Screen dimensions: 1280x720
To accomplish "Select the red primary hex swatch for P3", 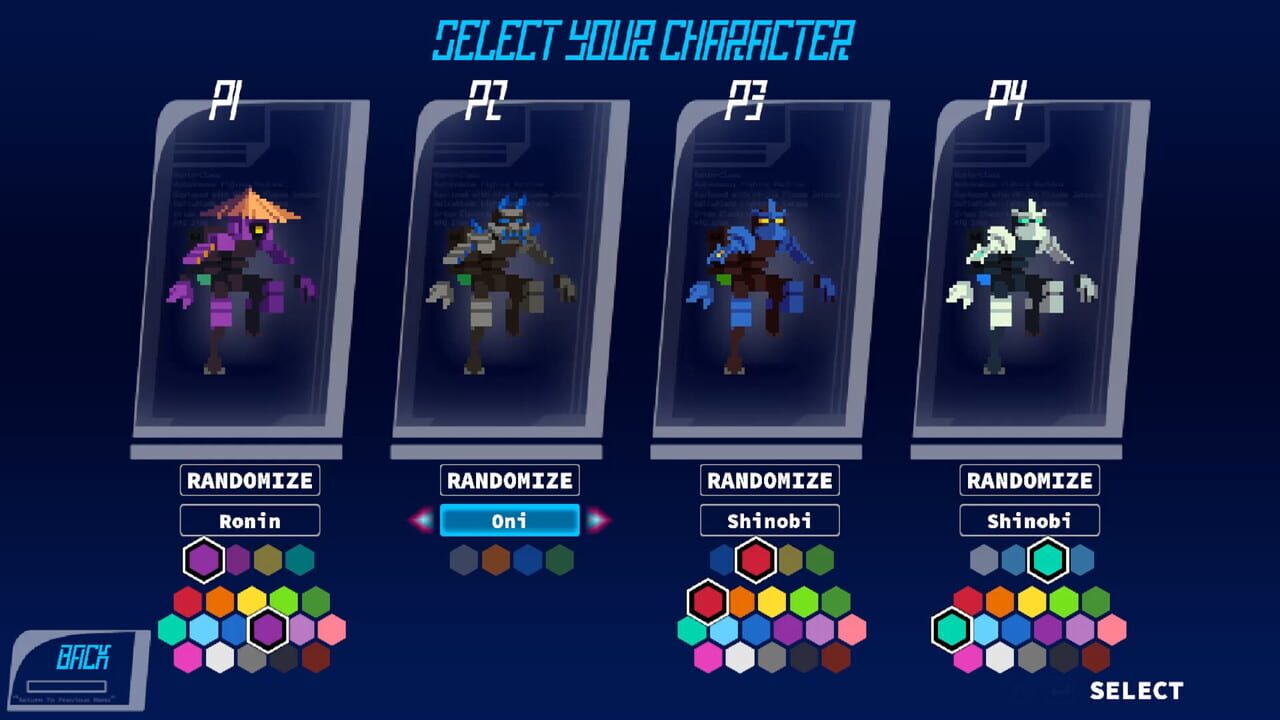I will pos(756,560).
